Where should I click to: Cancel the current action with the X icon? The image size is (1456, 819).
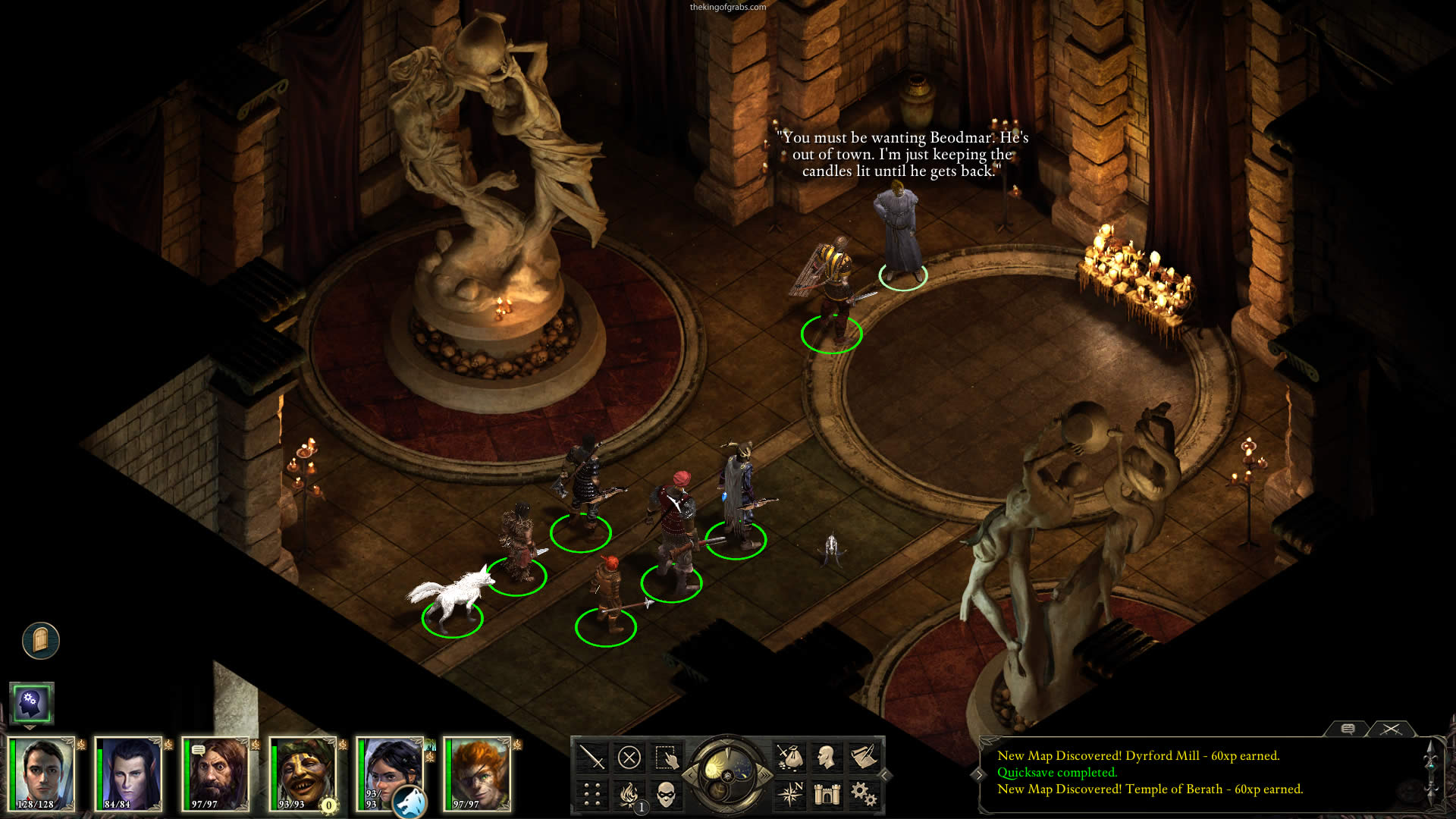click(x=629, y=757)
